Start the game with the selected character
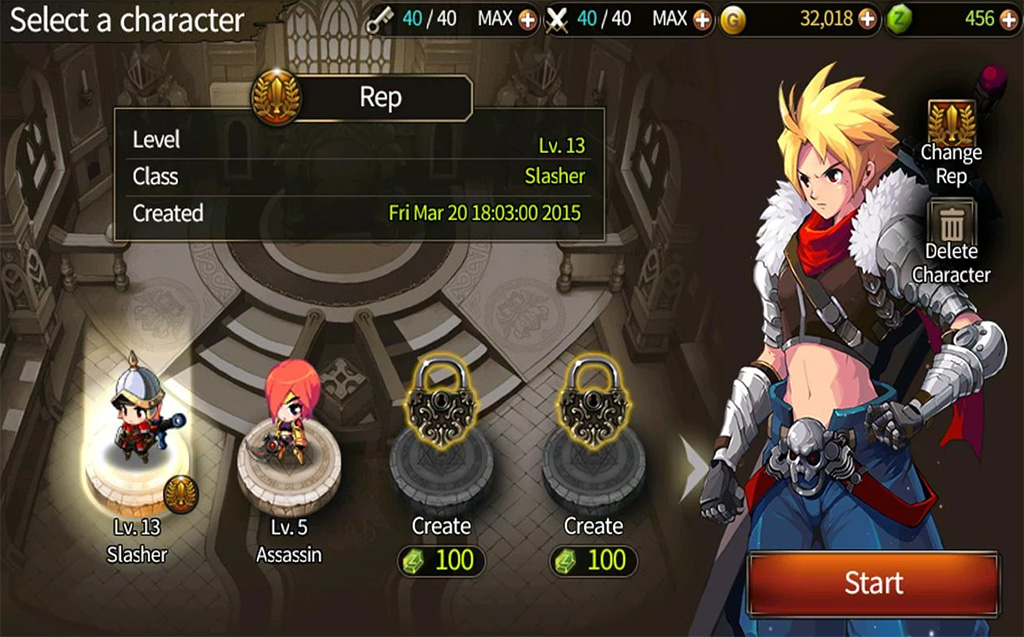The image size is (1024, 637). click(x=872, y=583)
